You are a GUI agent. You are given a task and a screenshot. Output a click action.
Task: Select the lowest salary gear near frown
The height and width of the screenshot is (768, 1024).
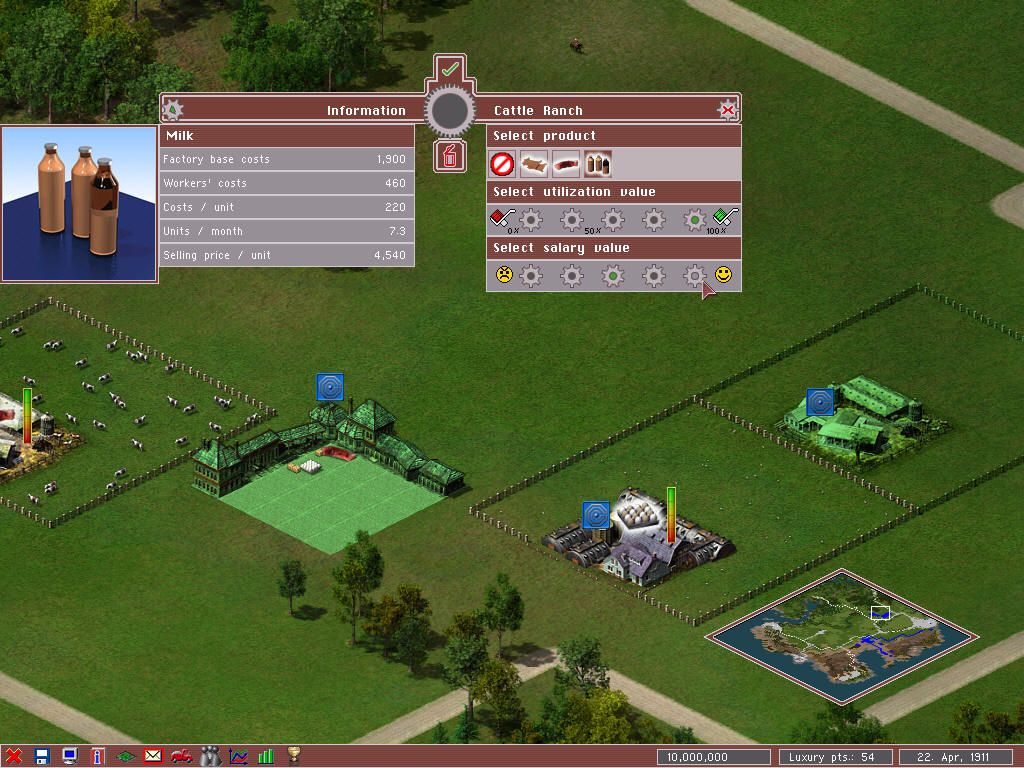click(x=531, y=275)
